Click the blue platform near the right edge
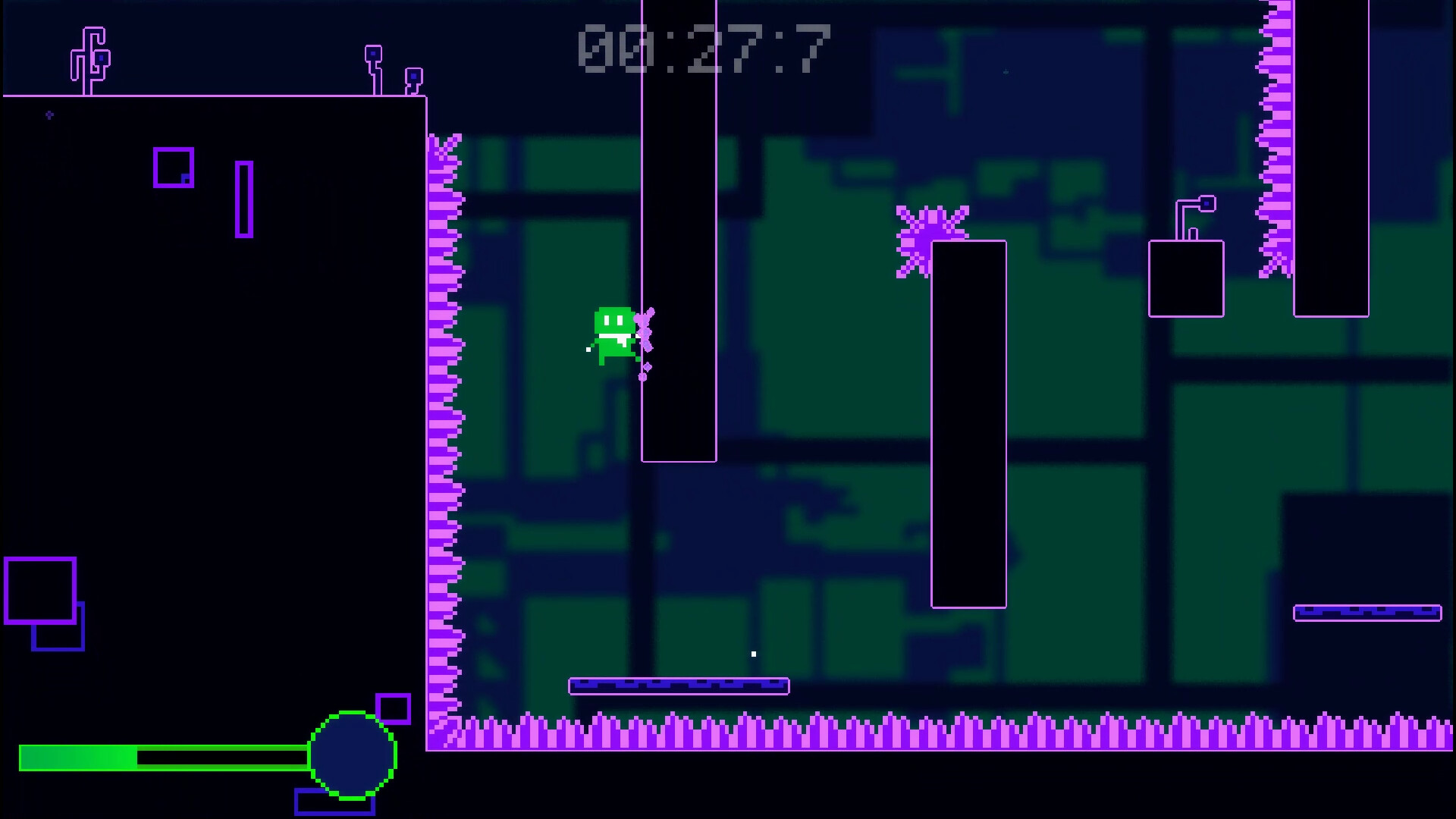 1368,611
